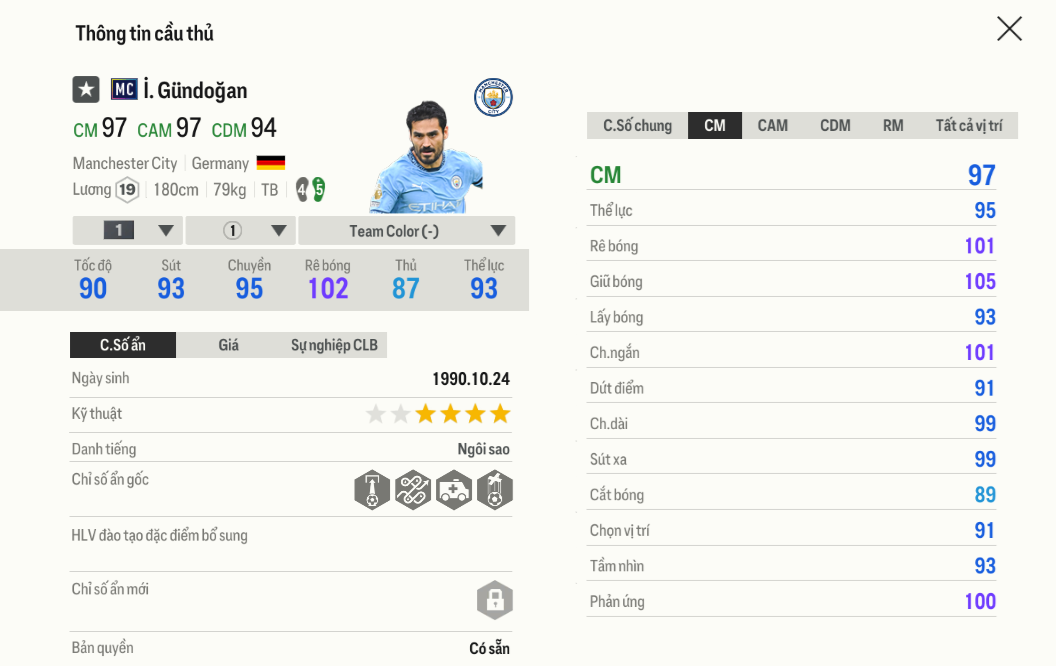This screenshot has height=666, width=1056.
Task: Switch to the CAM position tab
Action: tap(772, 126)
